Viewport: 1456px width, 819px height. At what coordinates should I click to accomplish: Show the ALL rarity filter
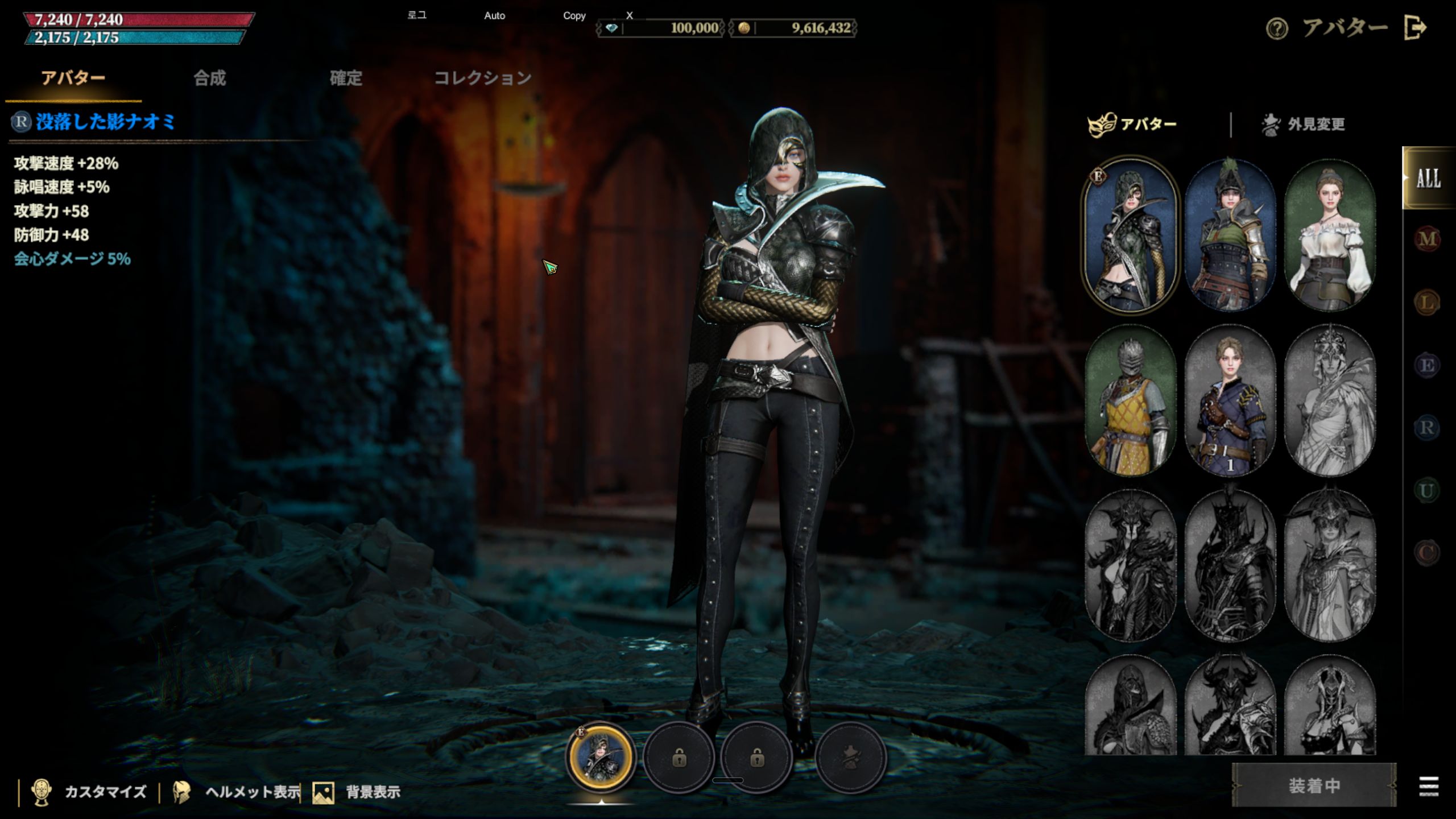tap(1428, 179)
